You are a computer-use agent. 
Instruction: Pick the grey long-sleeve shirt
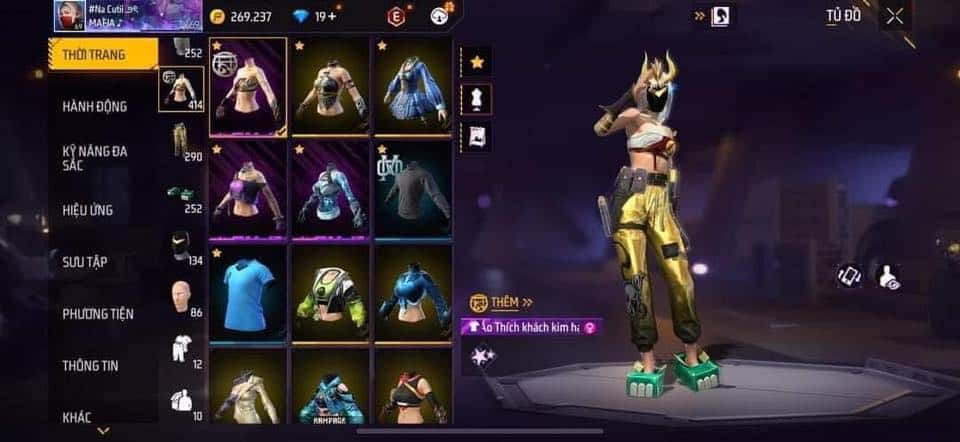click(413, 188)
